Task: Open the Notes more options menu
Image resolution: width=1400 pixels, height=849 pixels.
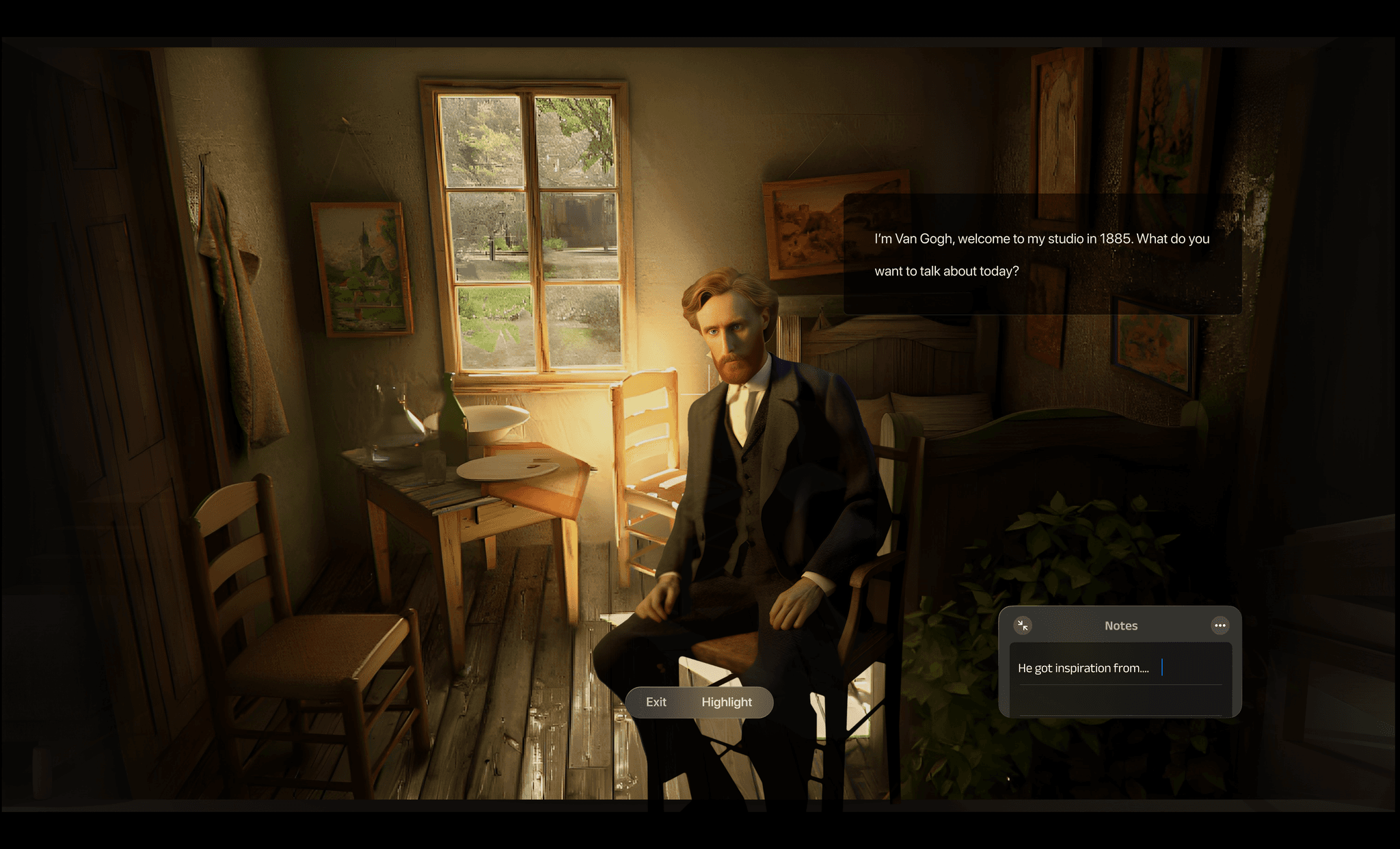Action: point(1220,625)
